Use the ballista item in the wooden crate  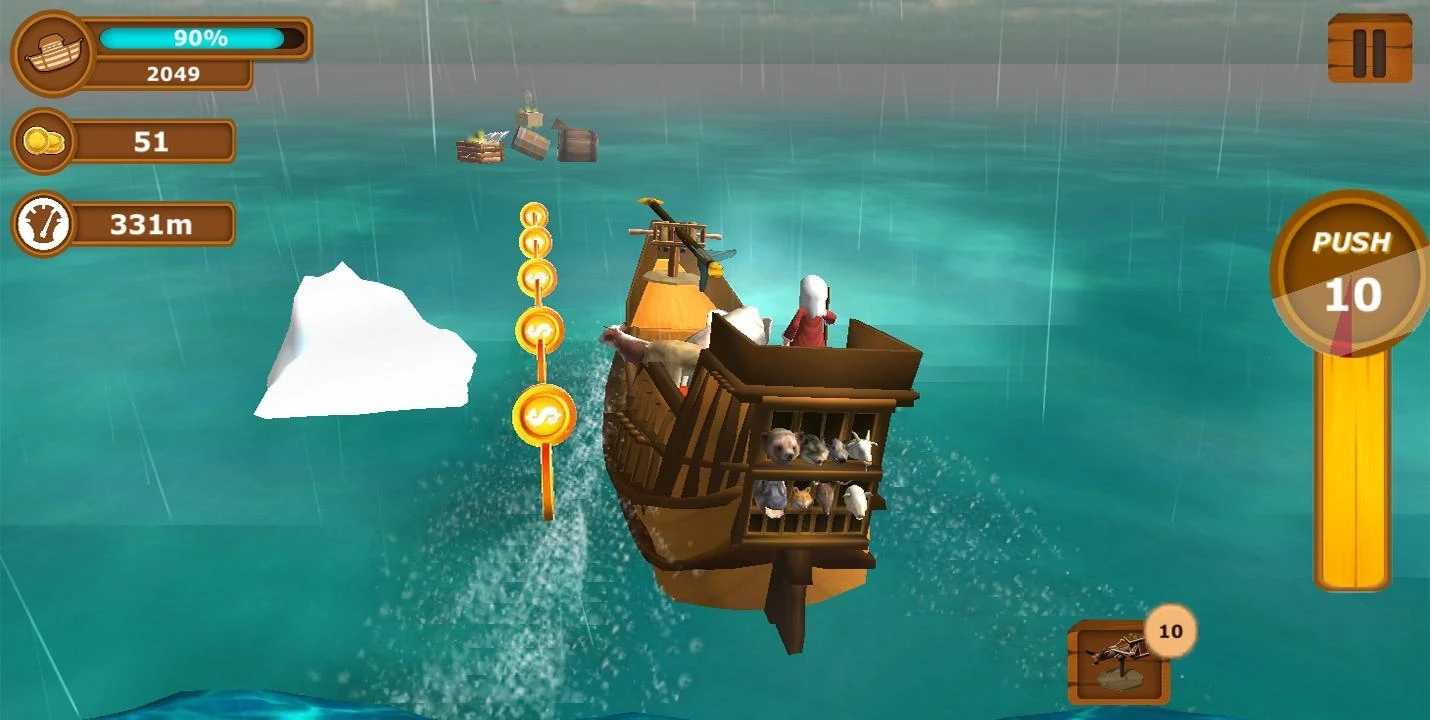tap(1118, 661)
